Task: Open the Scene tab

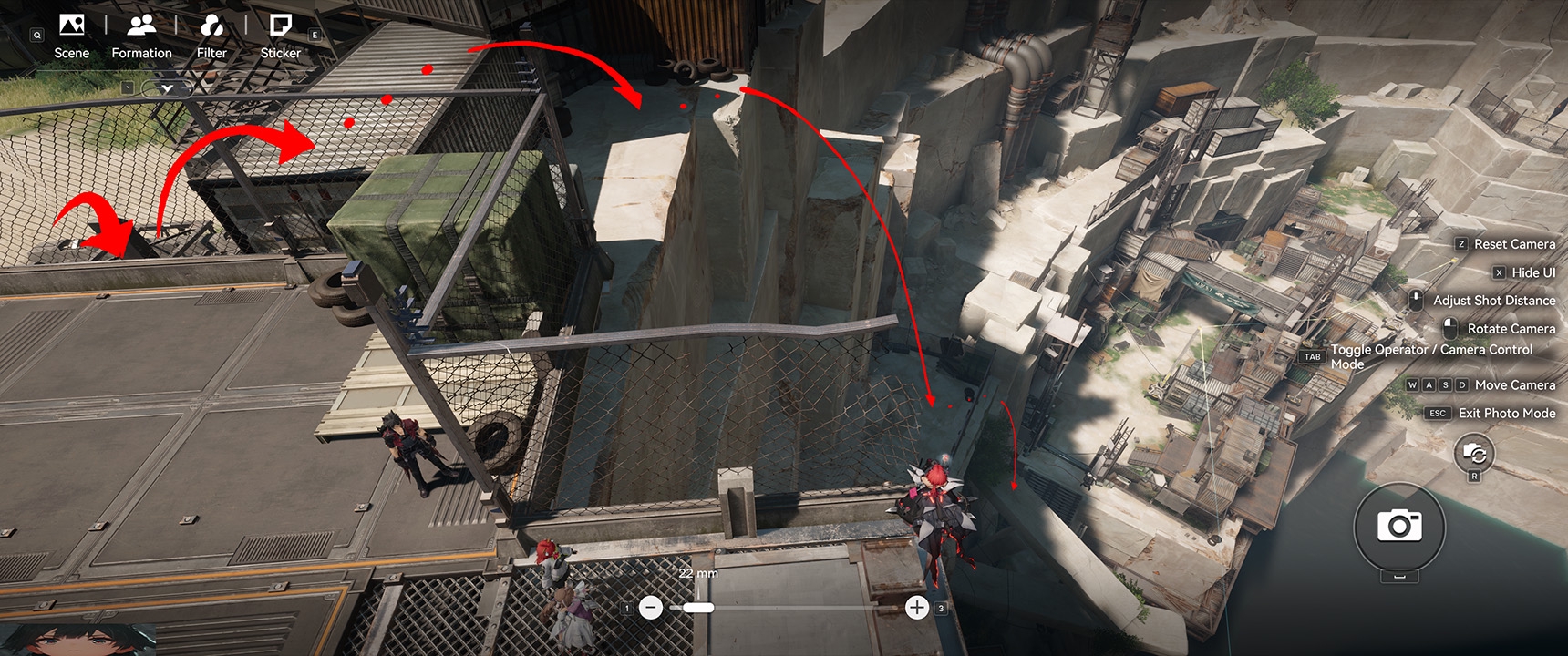Action: (x=71, y=36)
